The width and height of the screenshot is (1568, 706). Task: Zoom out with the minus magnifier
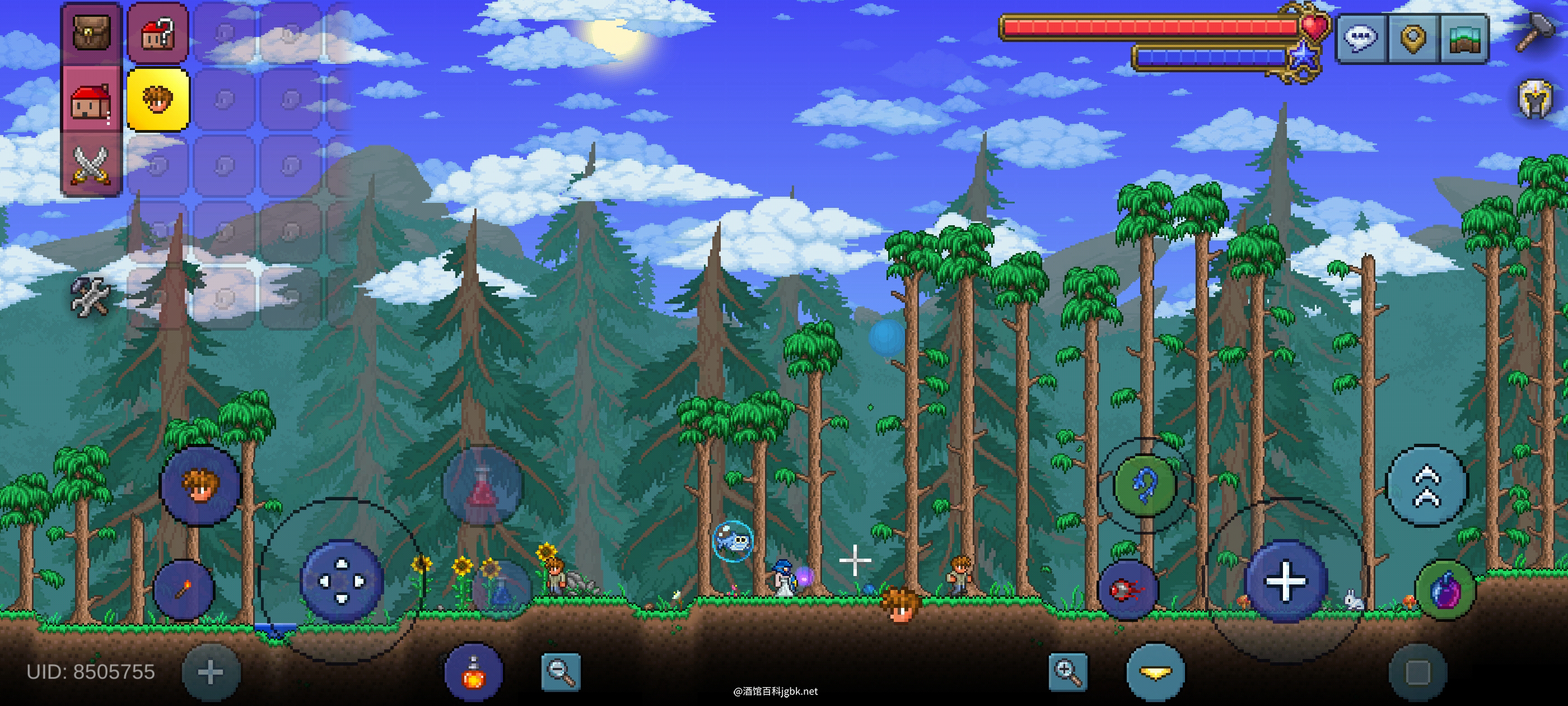point(561,672)
